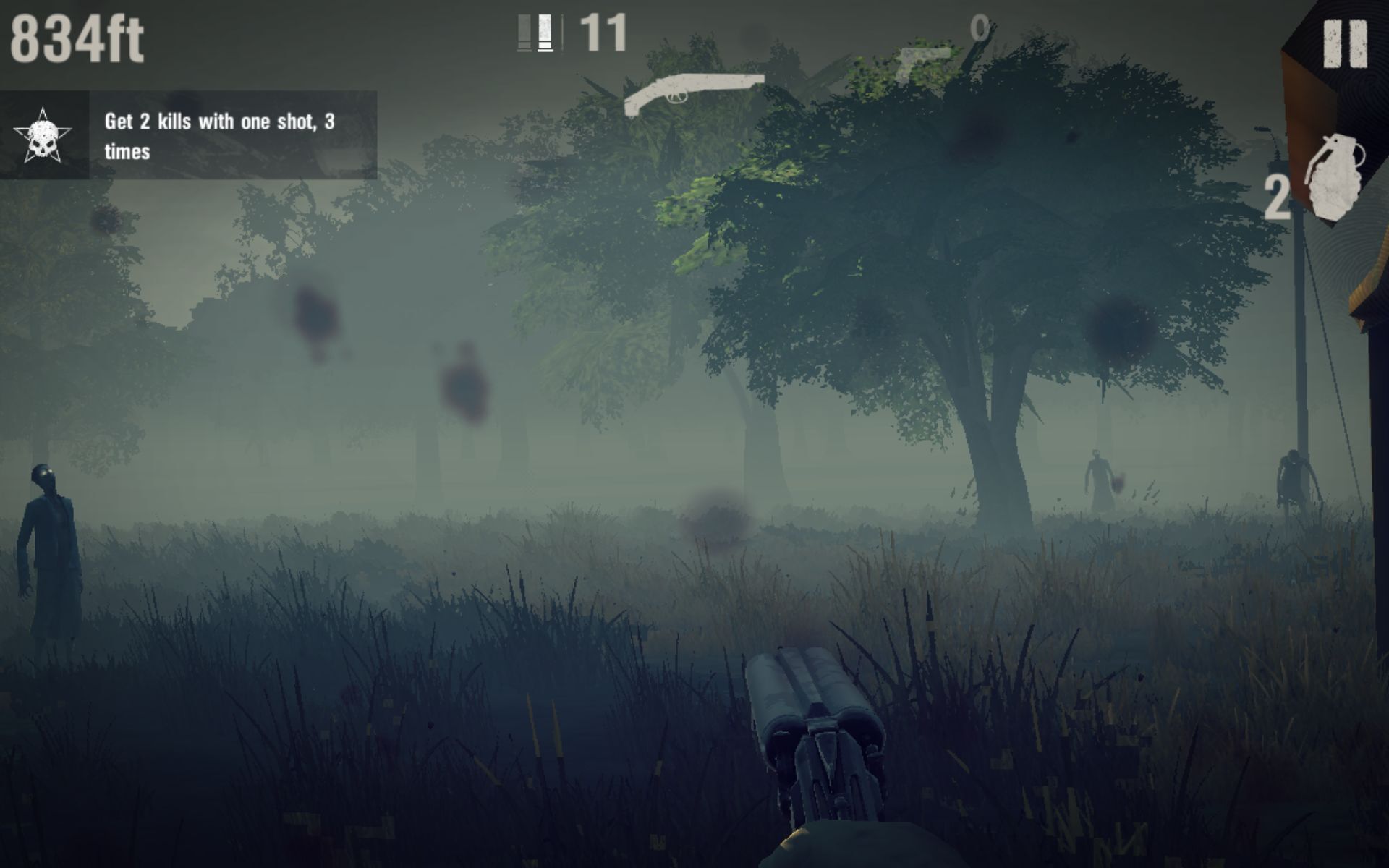The image size is (1389, 868).
Task: Select the shotgun weapon icon
Action: point(694,90)
